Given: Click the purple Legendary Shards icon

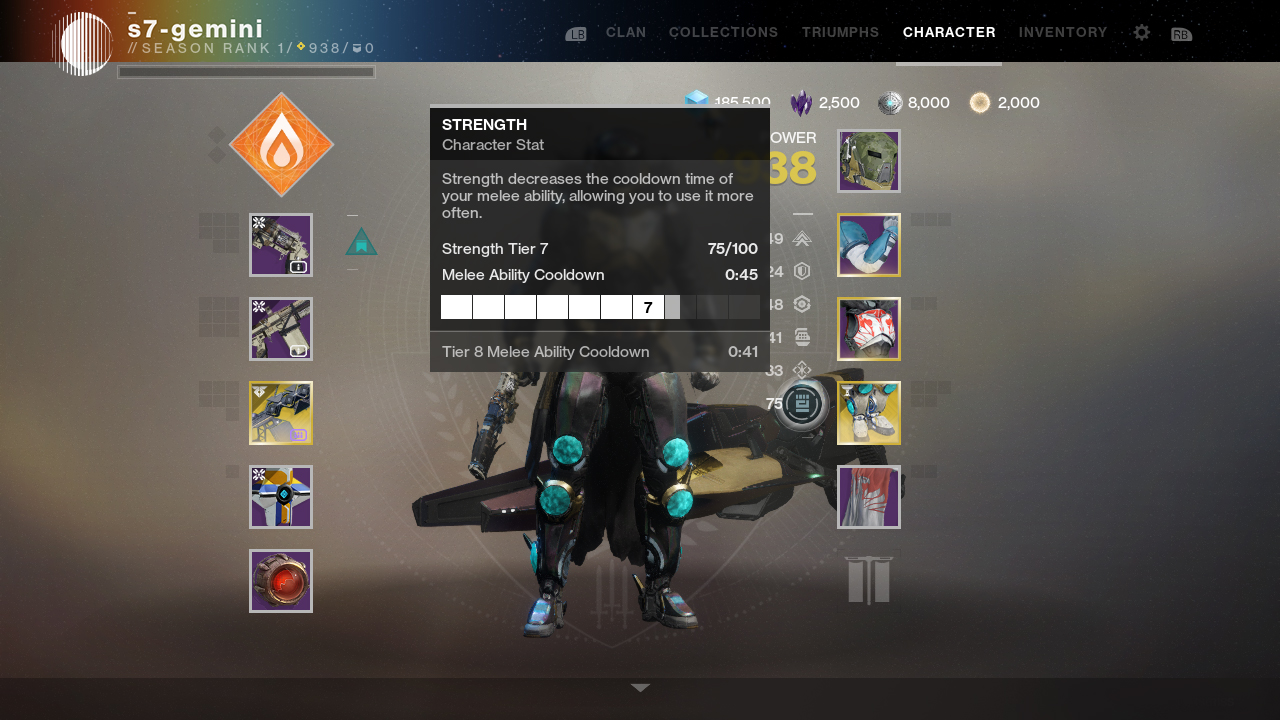Looking at the screenshot, I should pyautogui.click(x=805, y=102).
